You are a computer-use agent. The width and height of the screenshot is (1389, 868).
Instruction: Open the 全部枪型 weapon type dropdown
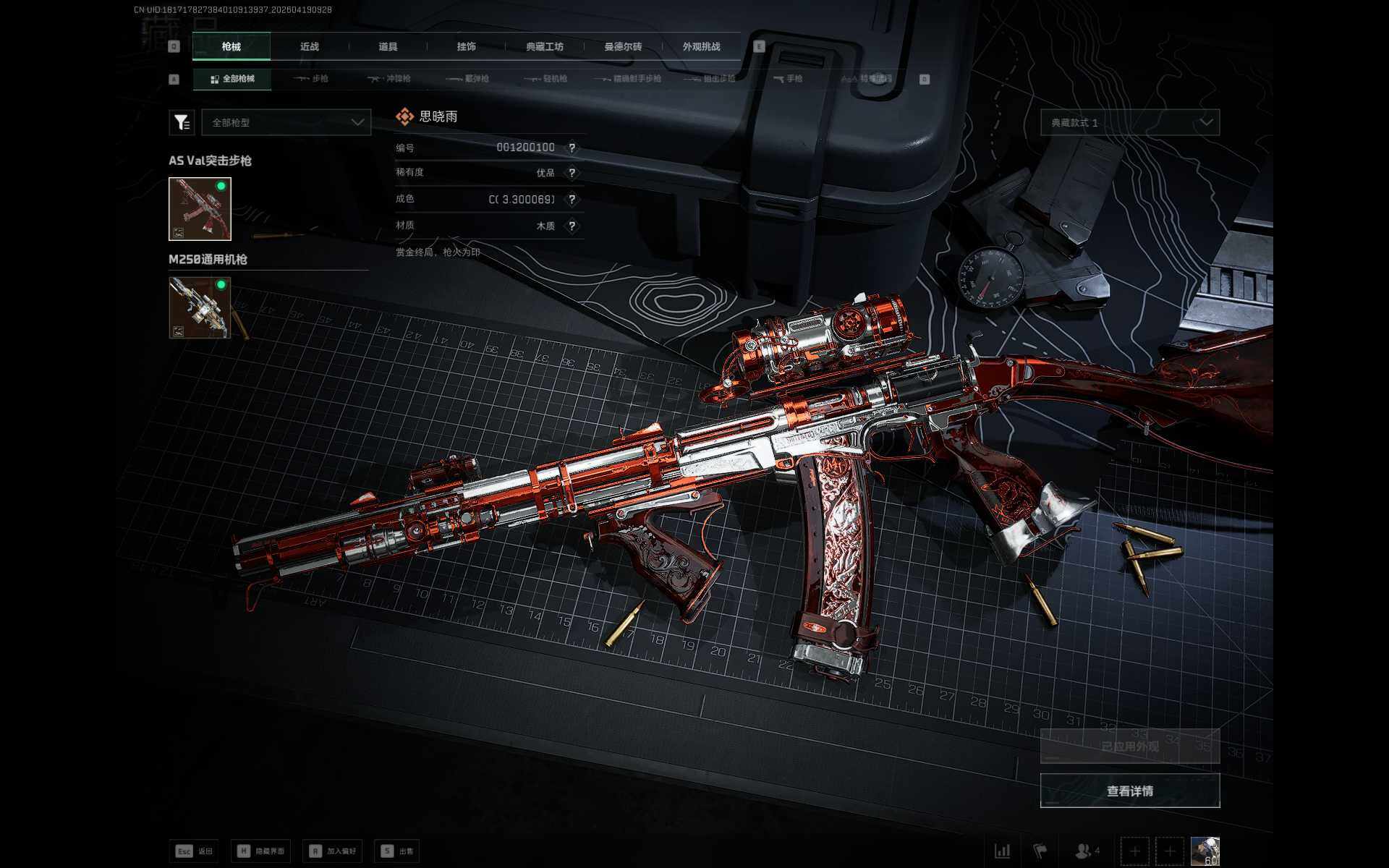tap(286, 123)
